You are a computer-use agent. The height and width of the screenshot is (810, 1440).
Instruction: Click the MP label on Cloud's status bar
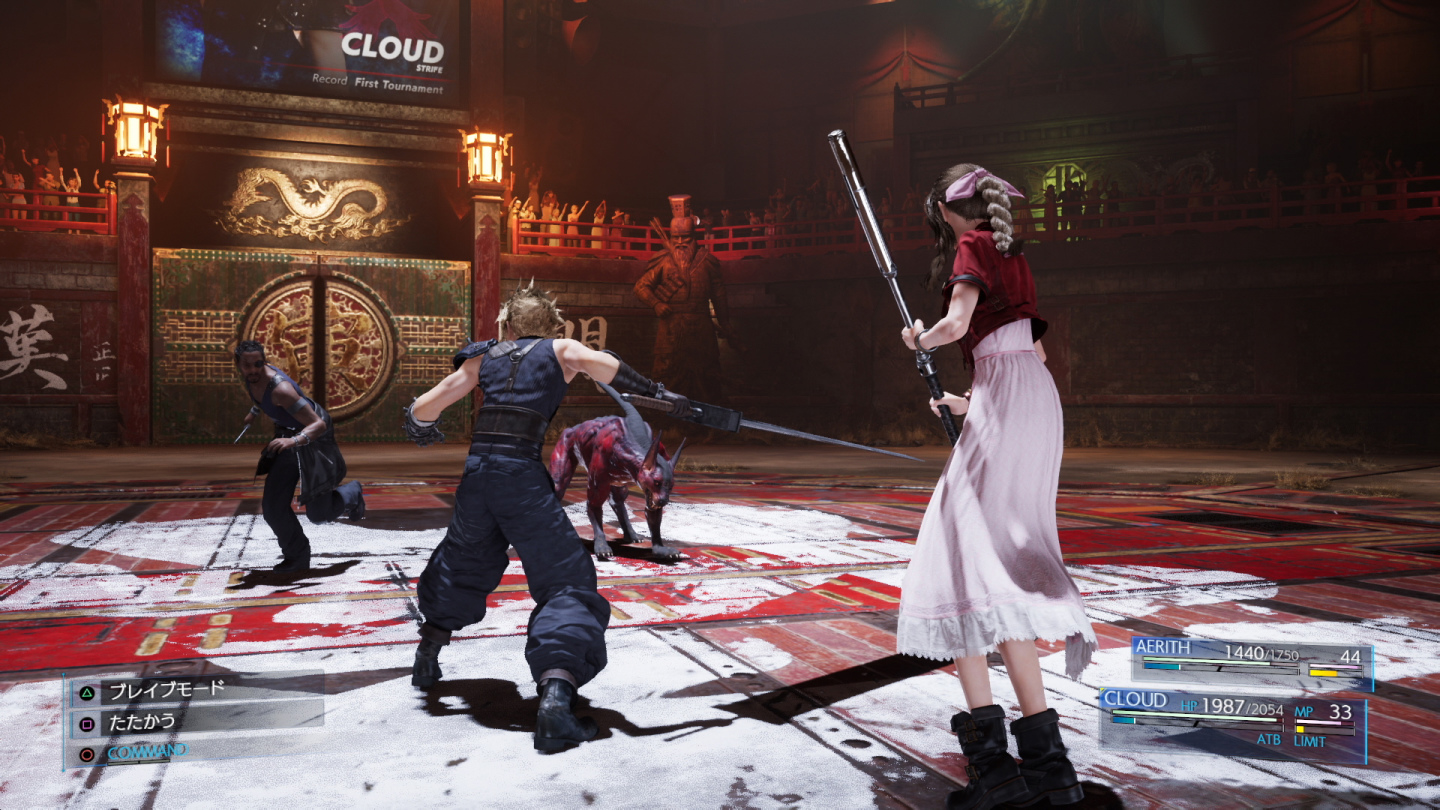(x=1304, y=711)
